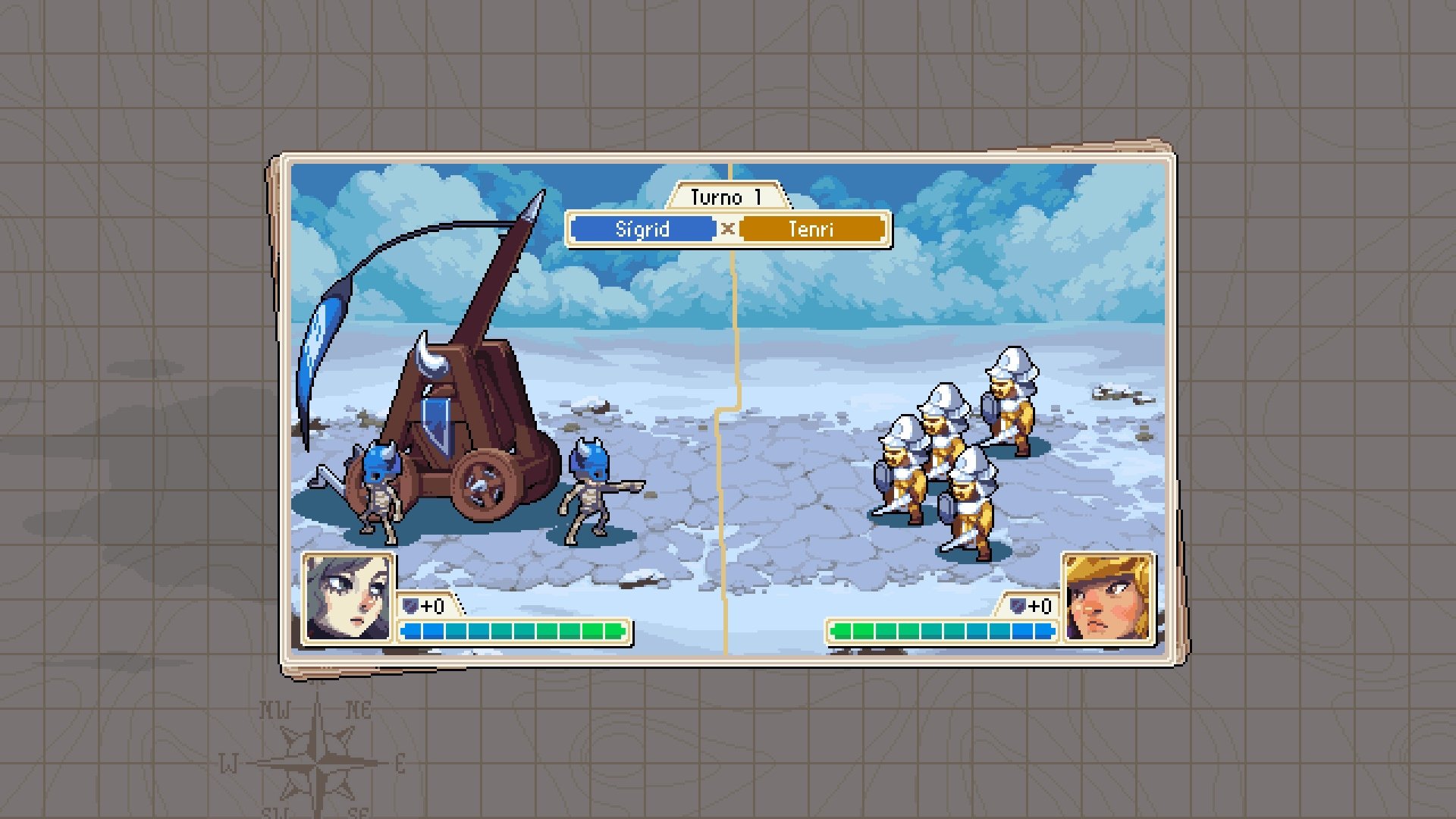Click Sígrid's health bar
The image size is (1456, 819).
512,630
